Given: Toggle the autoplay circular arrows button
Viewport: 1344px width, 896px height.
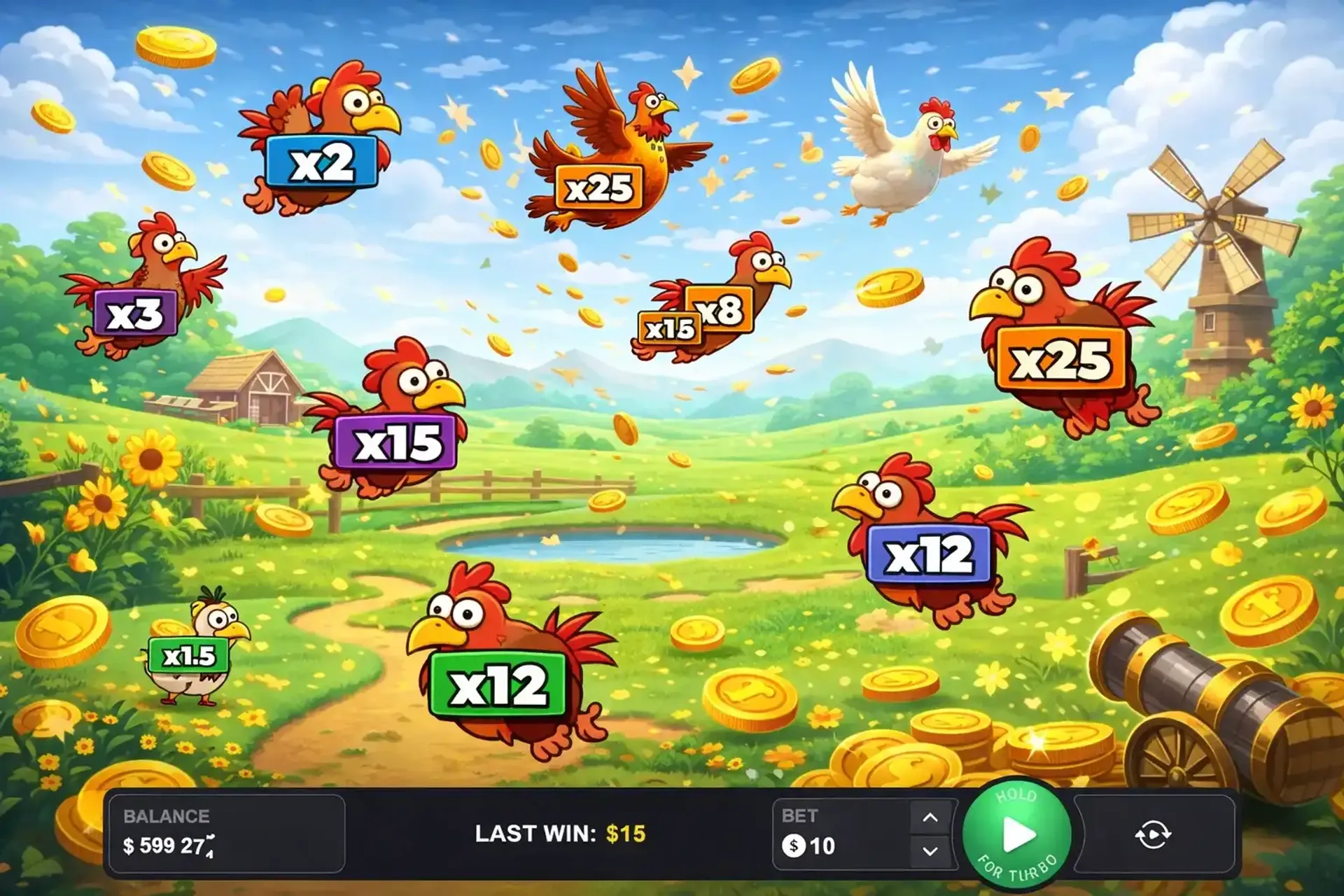Looking at the screenshot, I should click(1153, 834).
